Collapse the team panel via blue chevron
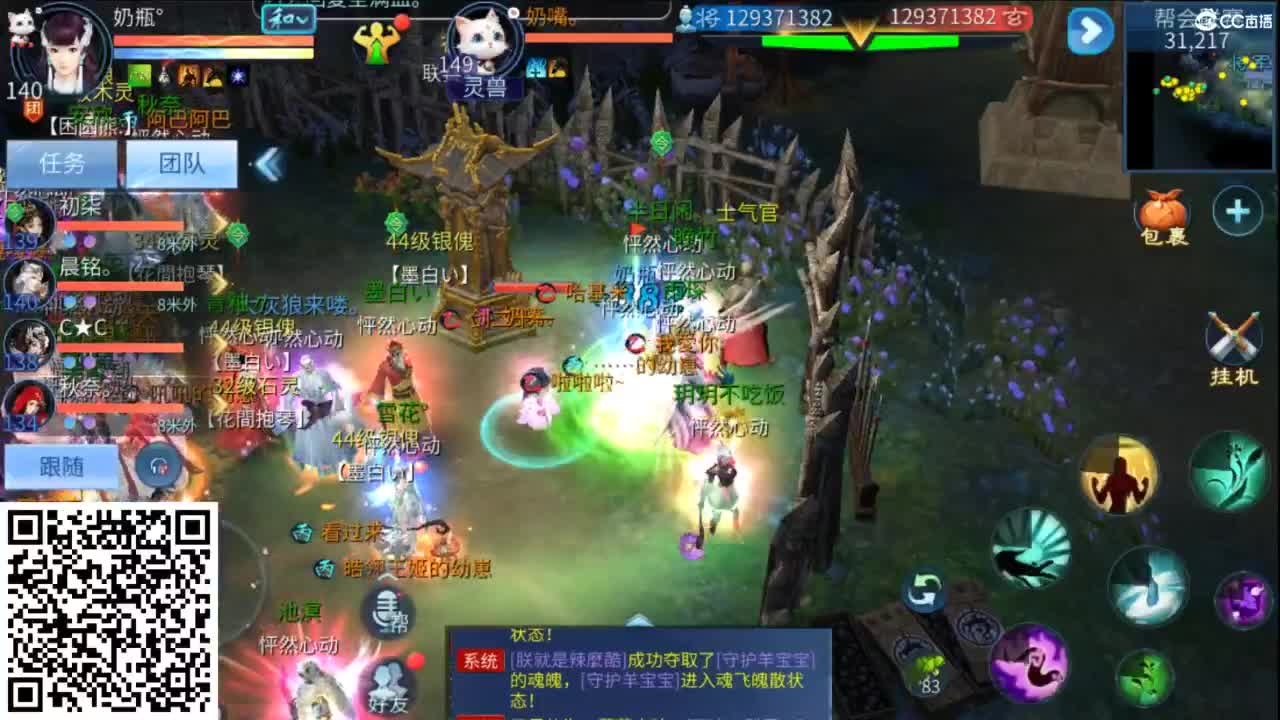 point(268,163)
